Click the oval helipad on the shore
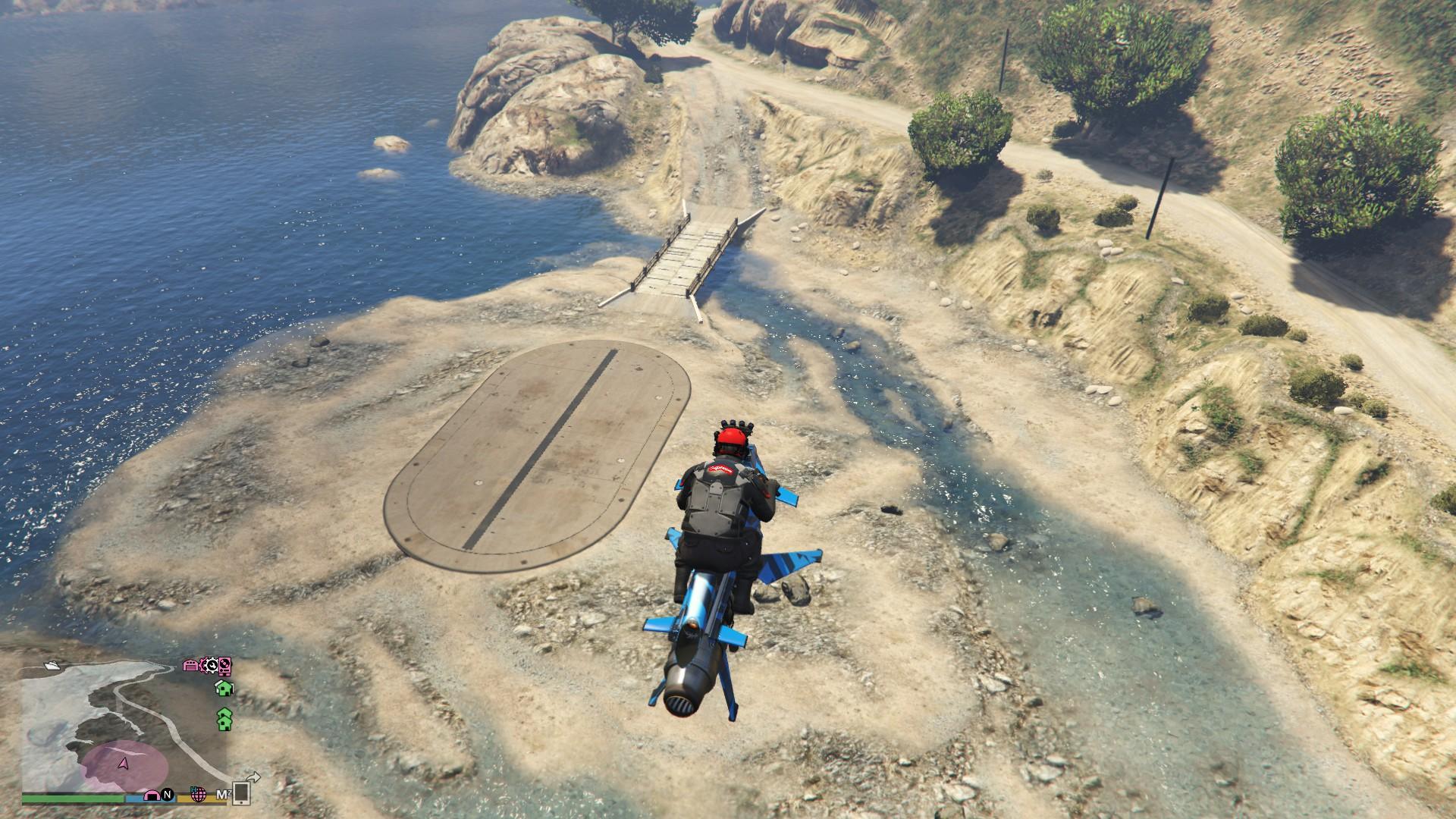The image size is (1456, 819). point(538,455)
